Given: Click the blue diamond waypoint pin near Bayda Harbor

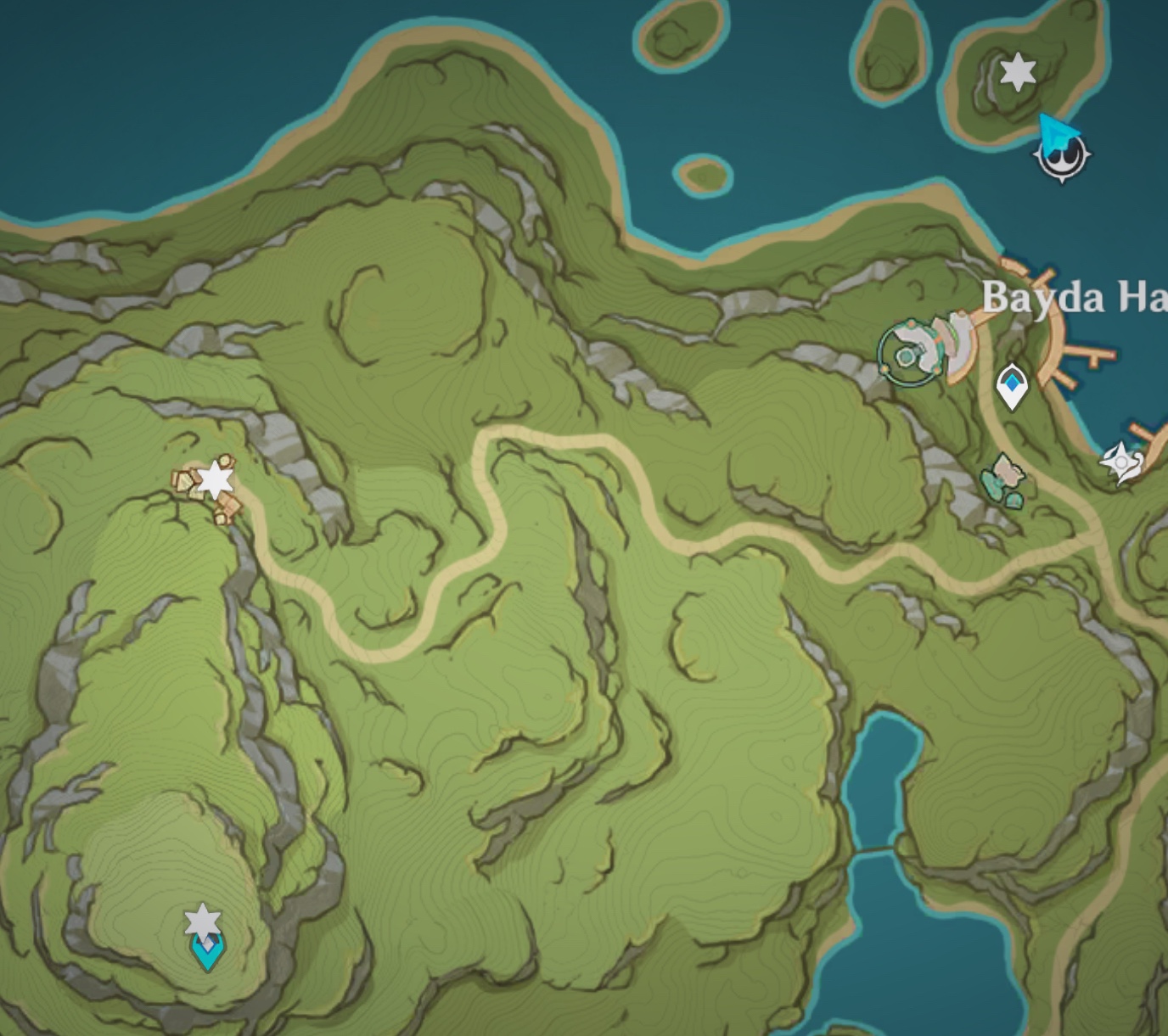Looking at the screenshot, I should (x=1013, y=384).
